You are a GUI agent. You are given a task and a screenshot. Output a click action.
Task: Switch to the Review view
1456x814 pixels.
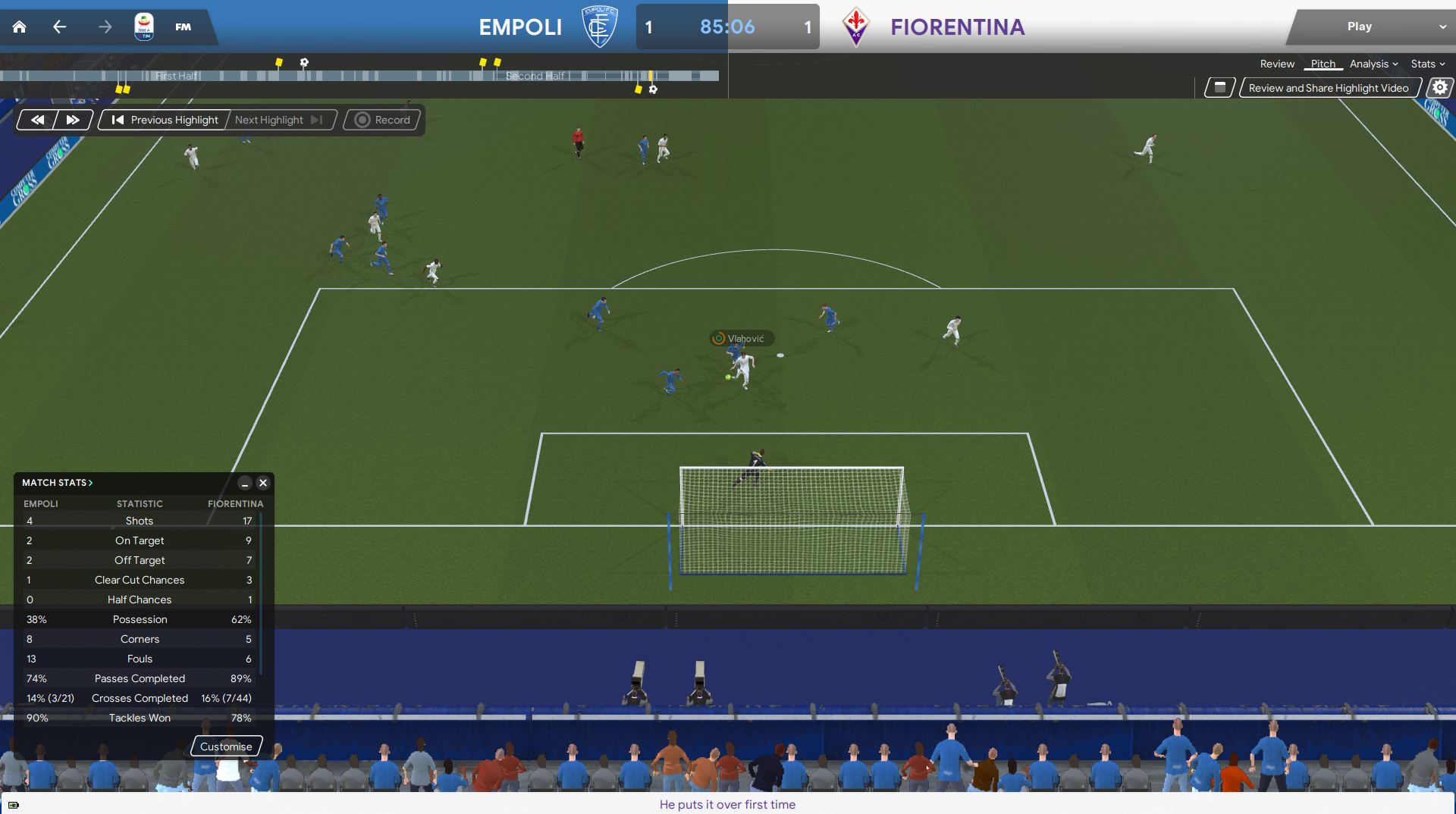1277,64
